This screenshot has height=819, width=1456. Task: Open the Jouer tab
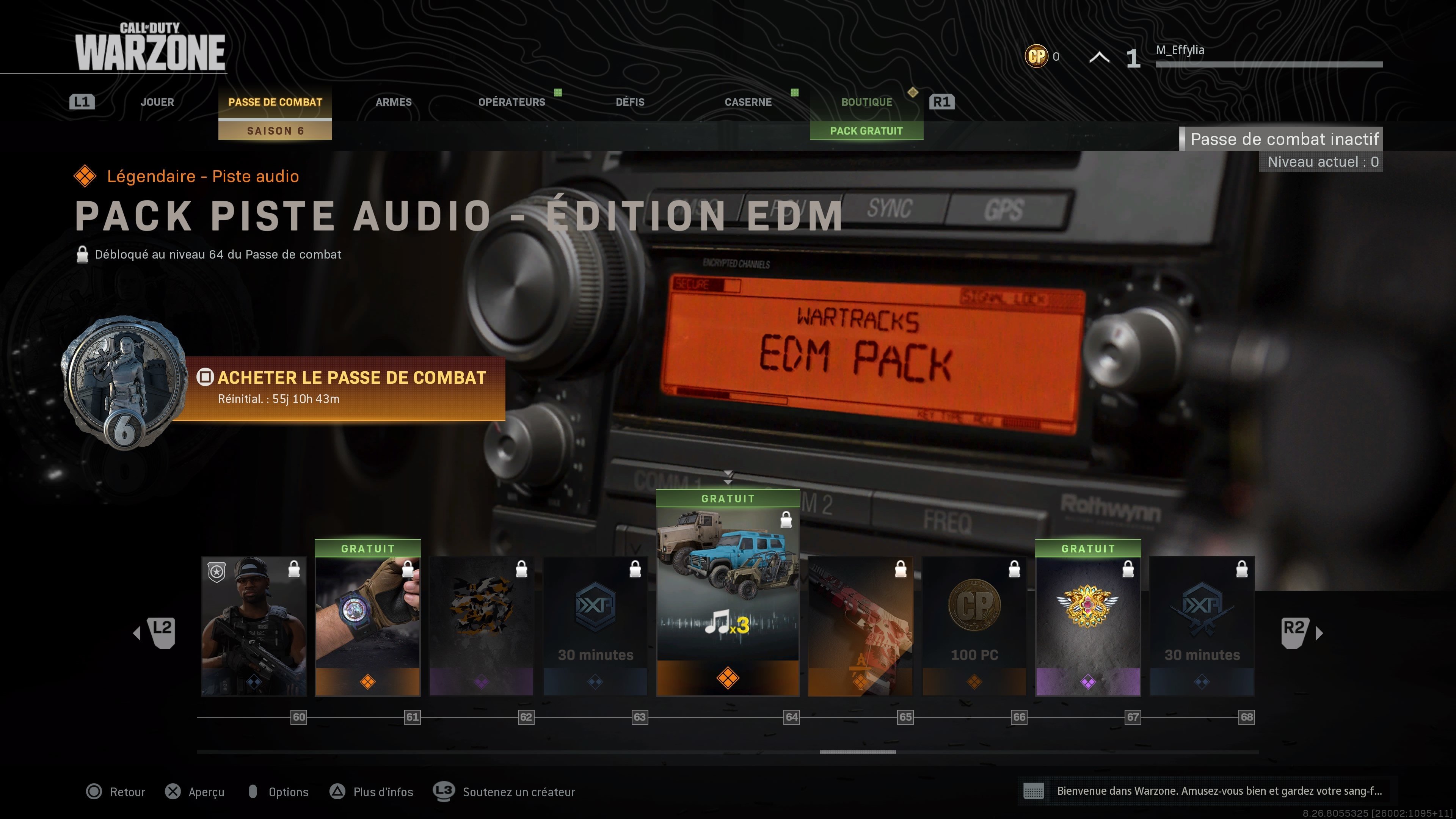click(157, 102)
